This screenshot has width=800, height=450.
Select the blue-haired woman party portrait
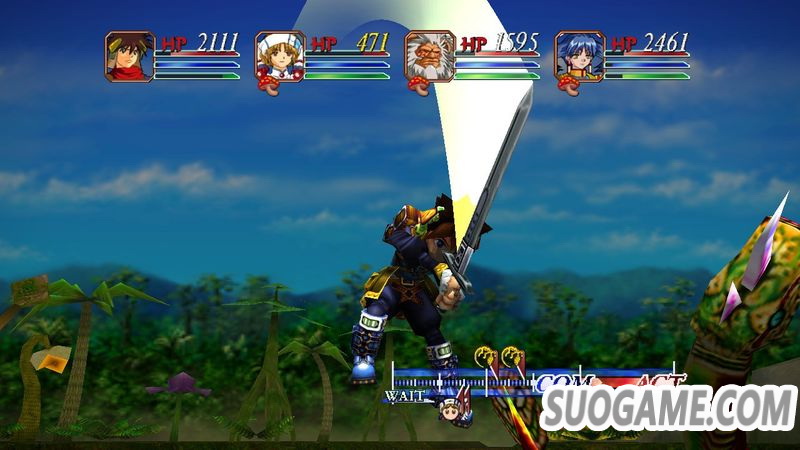[580, 56]
